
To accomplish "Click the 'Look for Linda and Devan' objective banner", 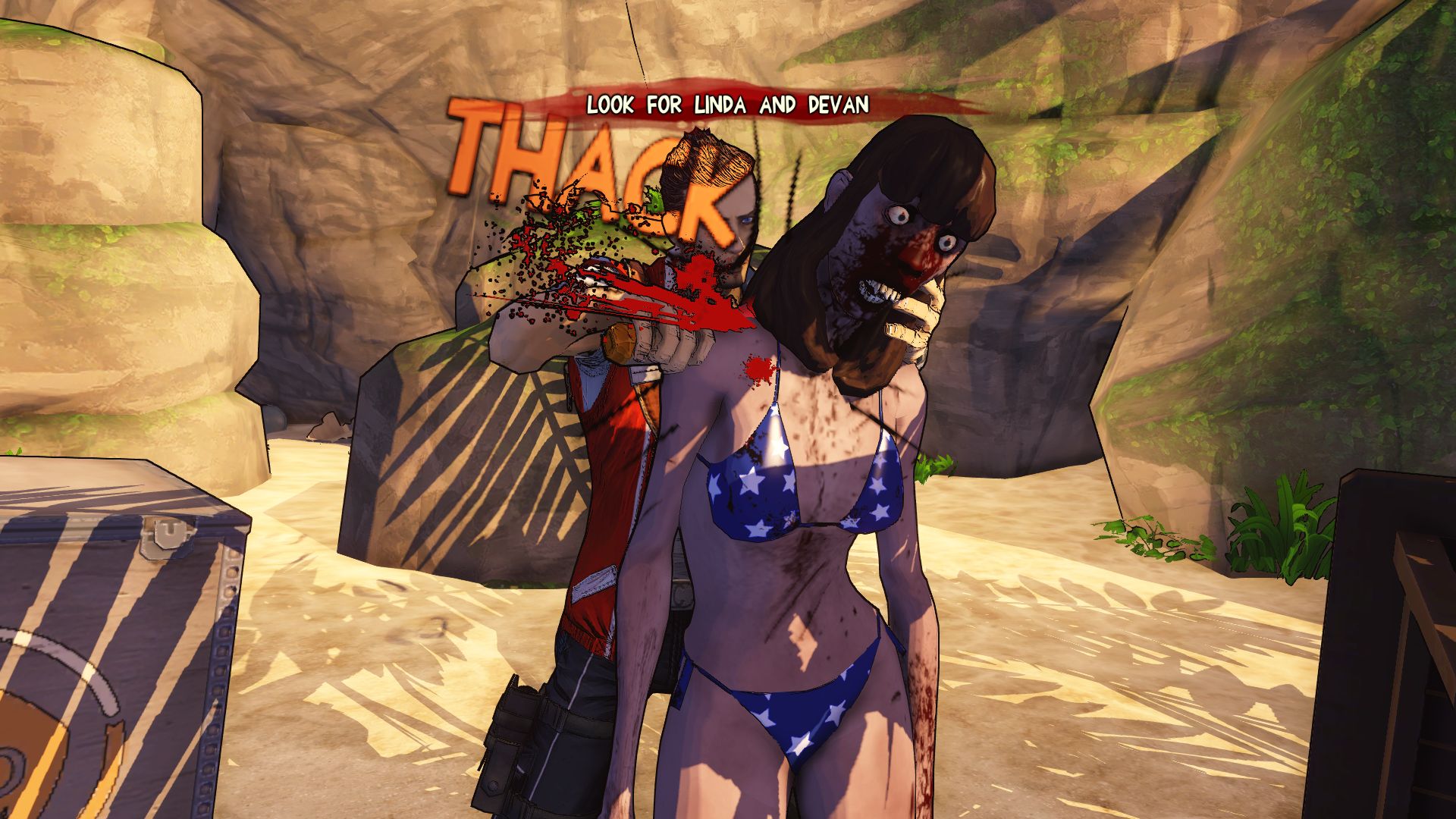I will (x=728, y=105).
